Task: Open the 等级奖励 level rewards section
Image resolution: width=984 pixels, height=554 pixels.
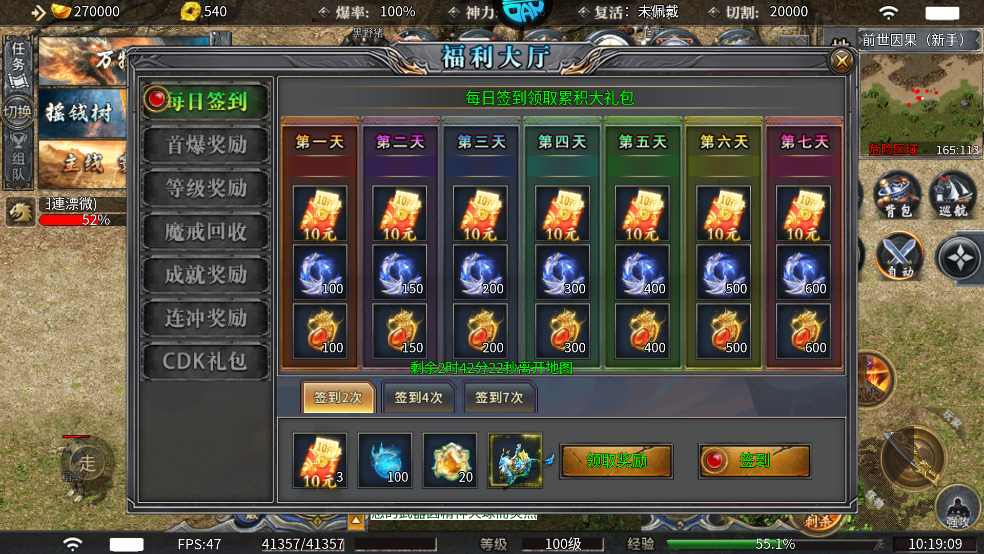Action: point(206,188)
